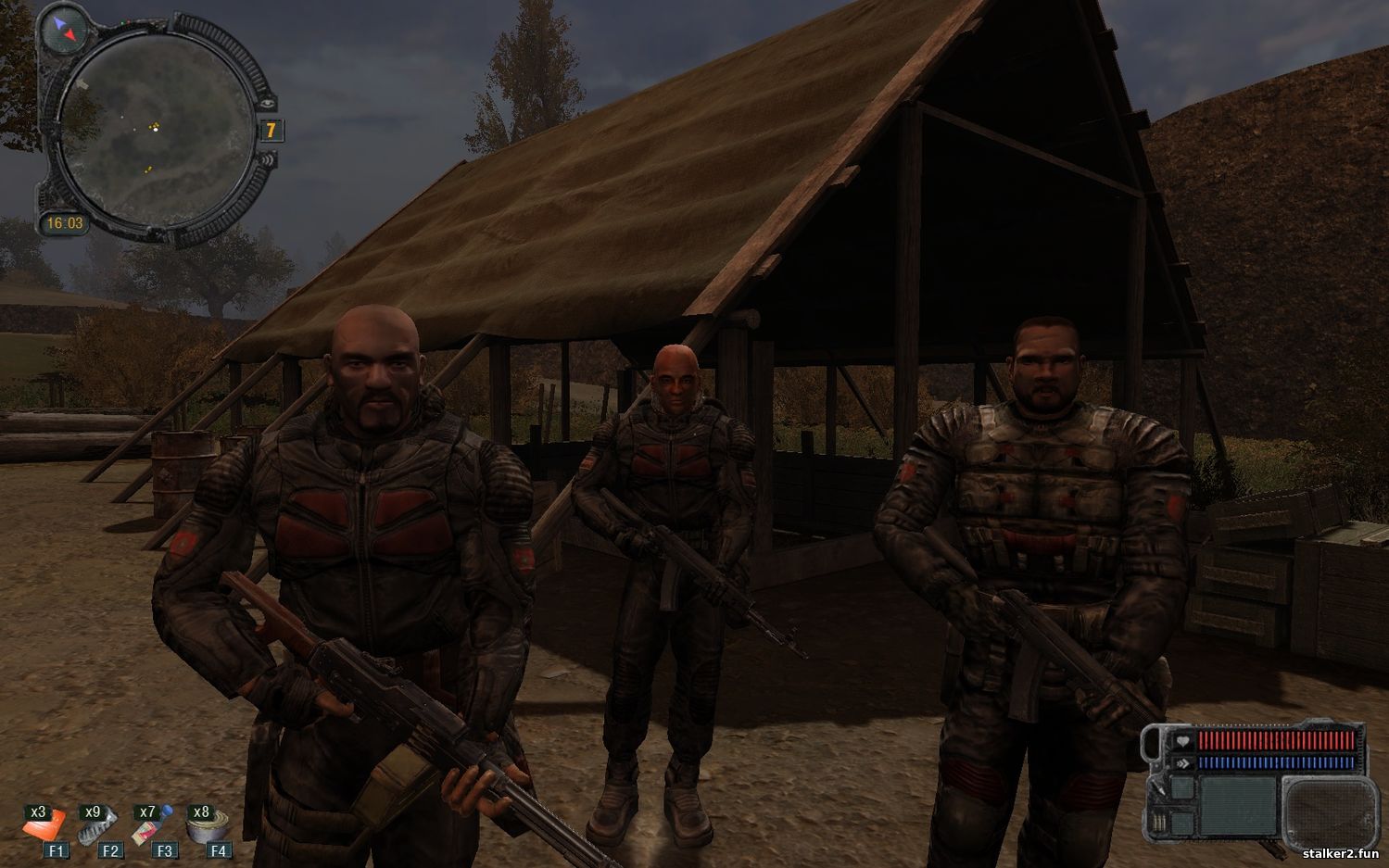Click the sound wave noise indicator icon

pos(268,159)
